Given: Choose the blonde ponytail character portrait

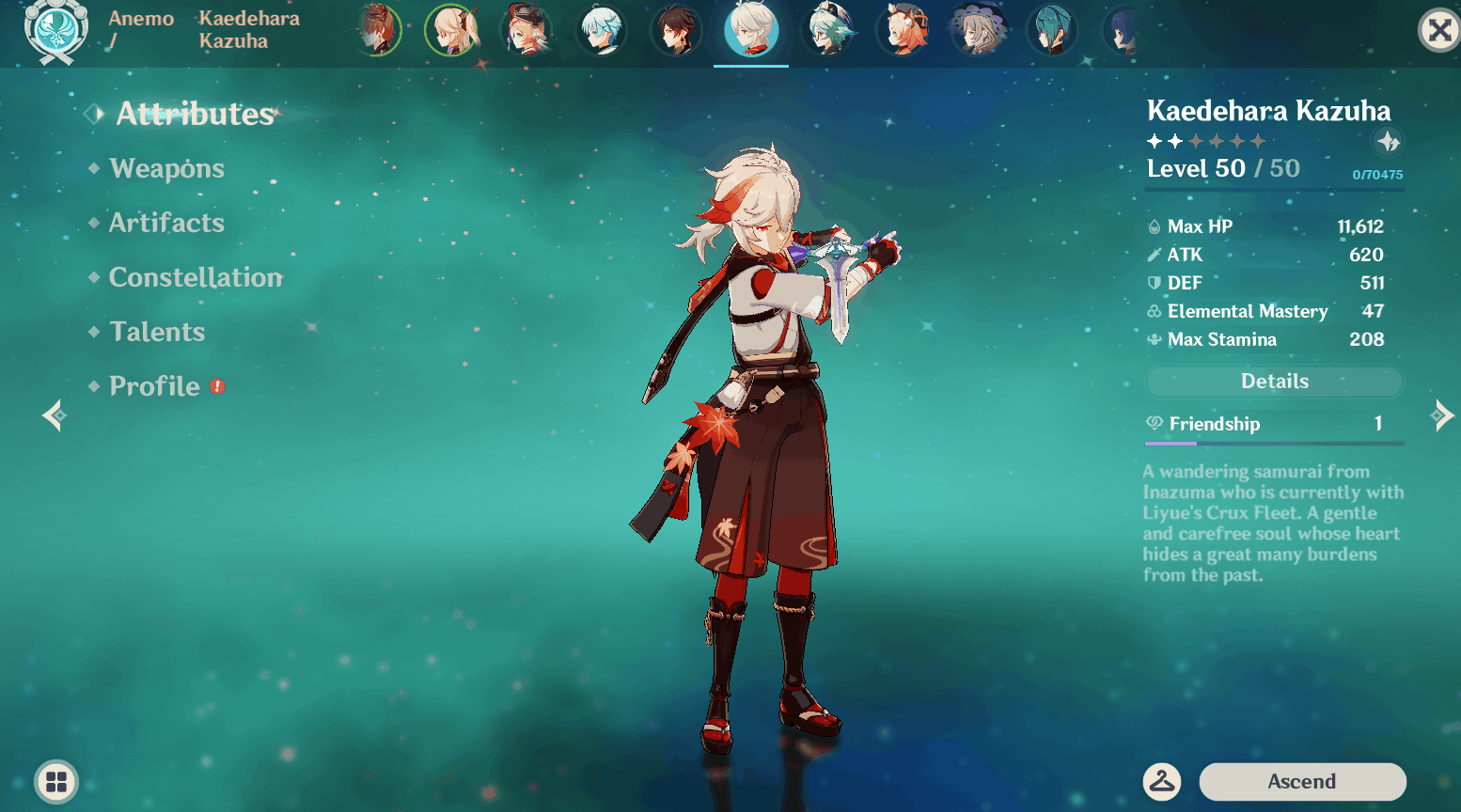Looking at the screenshot, I should pos(452,30).
